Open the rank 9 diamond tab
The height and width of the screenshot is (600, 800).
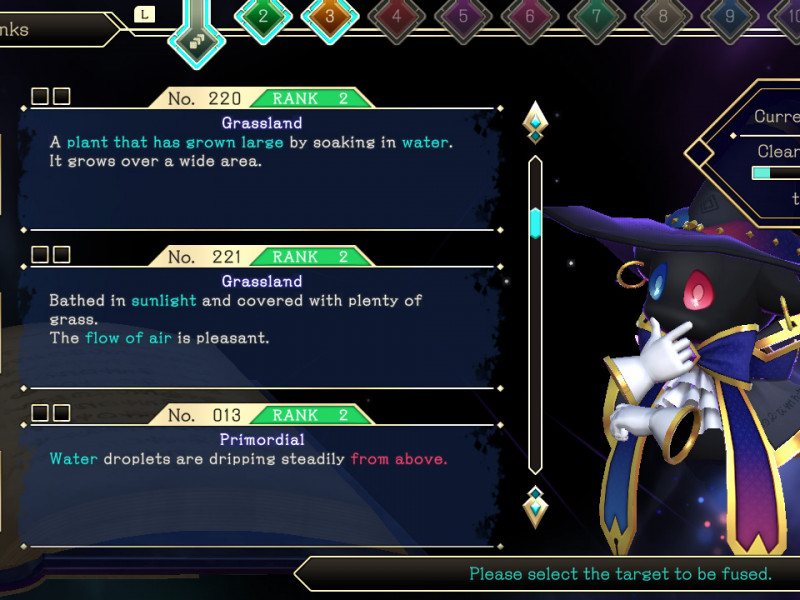(730, 16)
